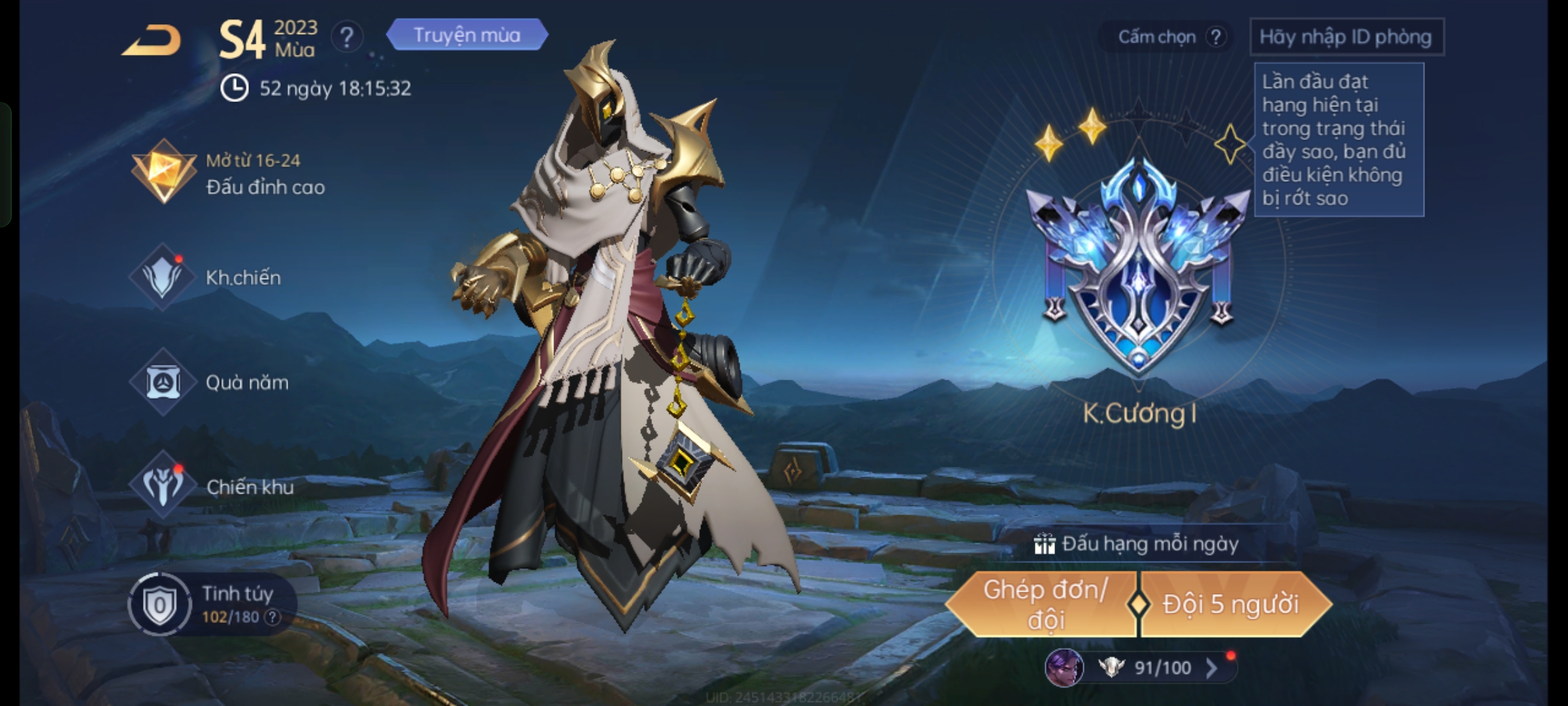Screen dimensions: 1568x706
Task: Start Ghép đơn/đội matchmaking
Action: pyautogui.click(x=1044, y=605)
